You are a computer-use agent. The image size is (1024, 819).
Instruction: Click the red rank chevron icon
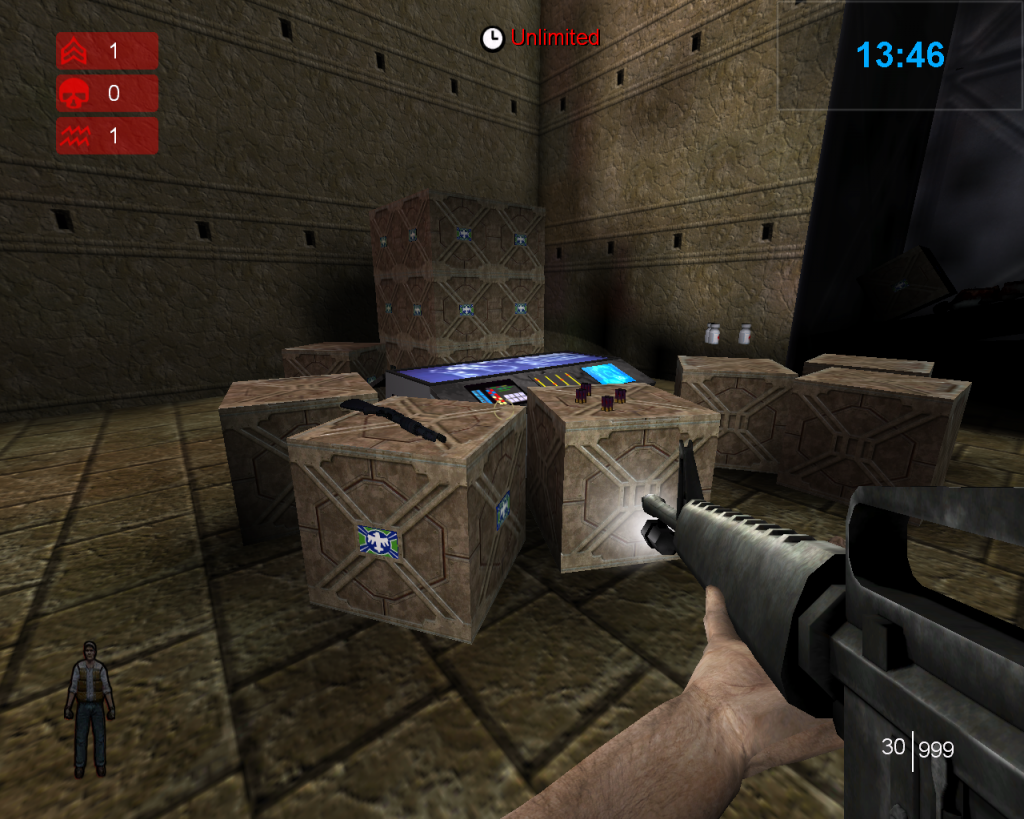(x=75, y=51)
